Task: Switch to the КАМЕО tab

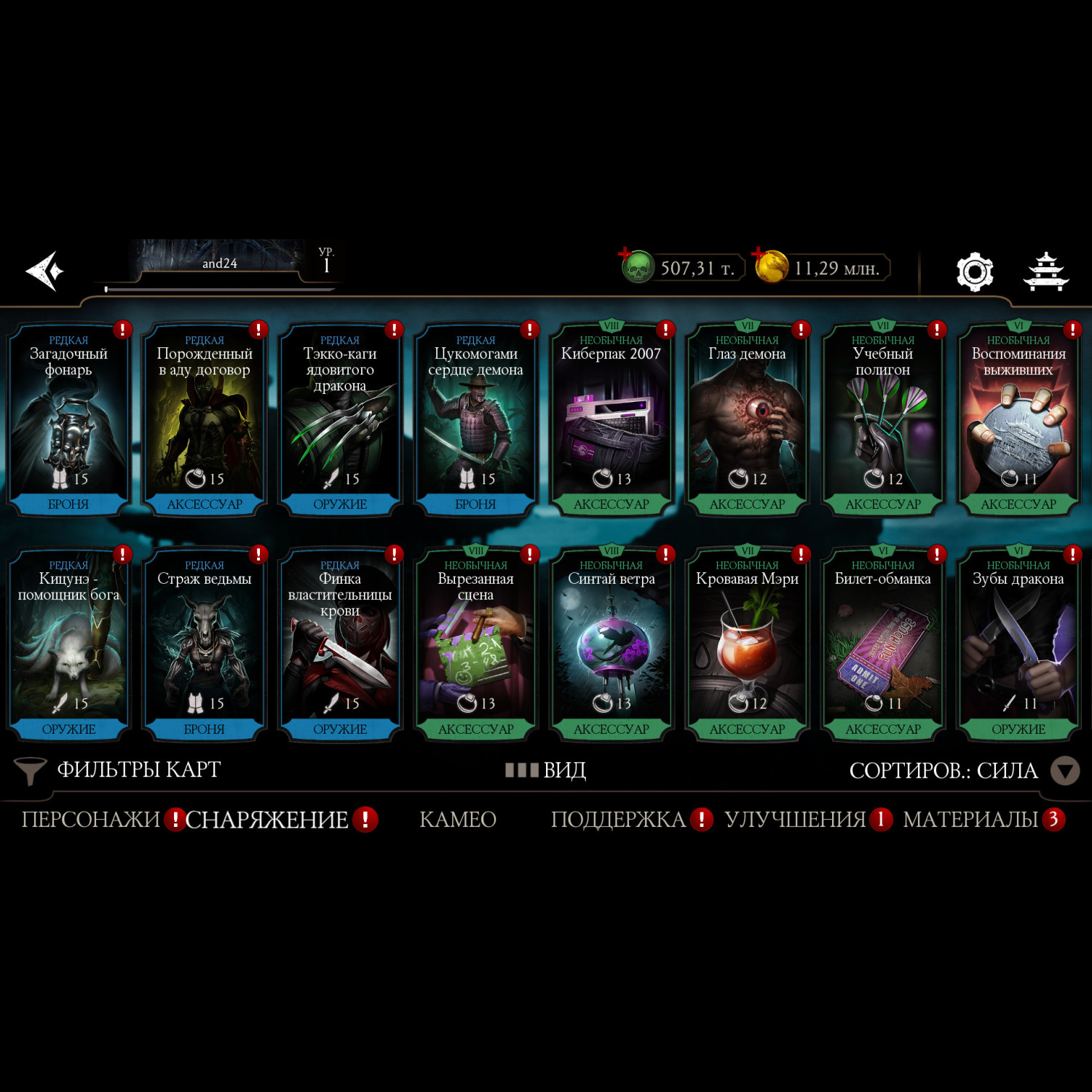Action: pyautogui.click(x=458, y=820)
